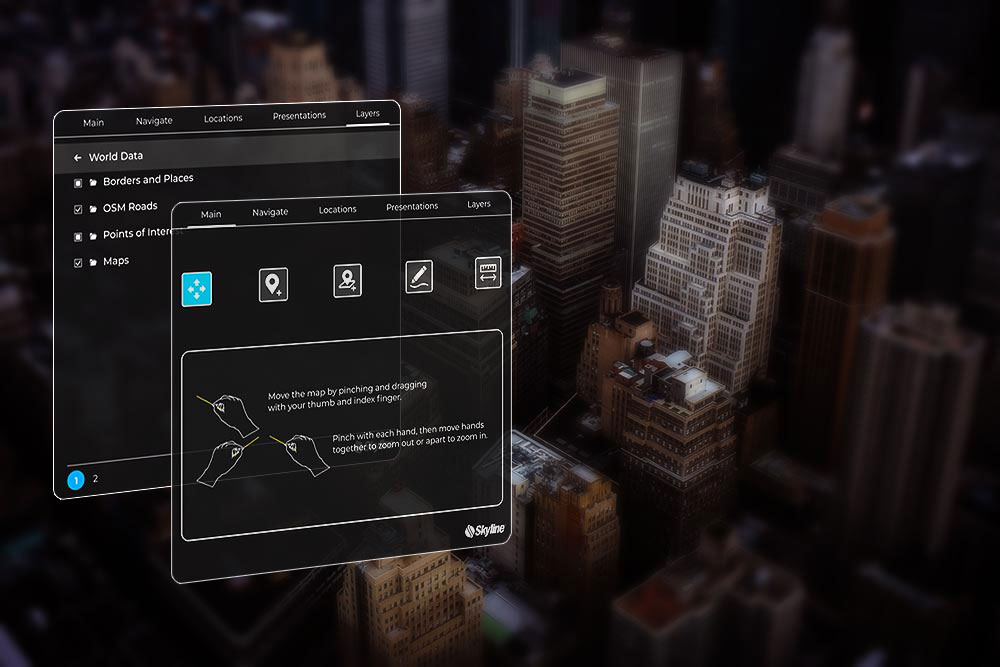Choose the add location pin tool
The width and height of the screenshot is (1000, 667).
tap(273, 284)
